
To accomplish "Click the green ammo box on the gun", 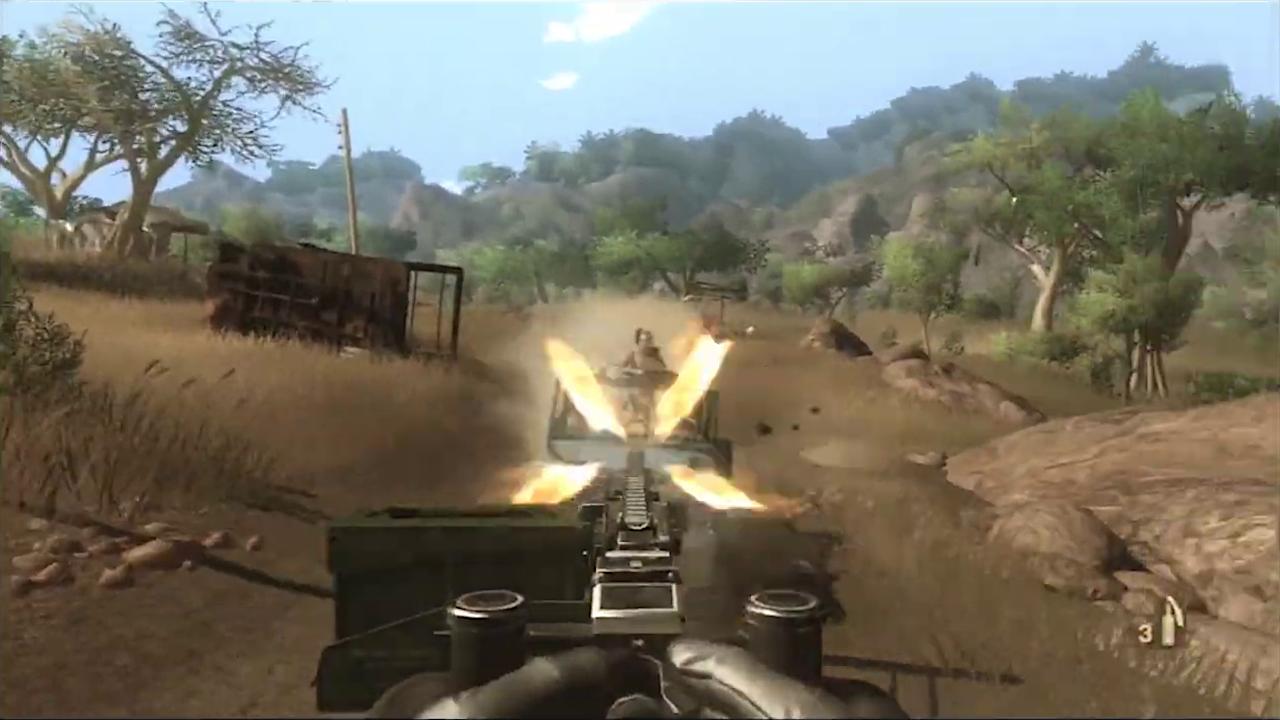I will 430,560.
